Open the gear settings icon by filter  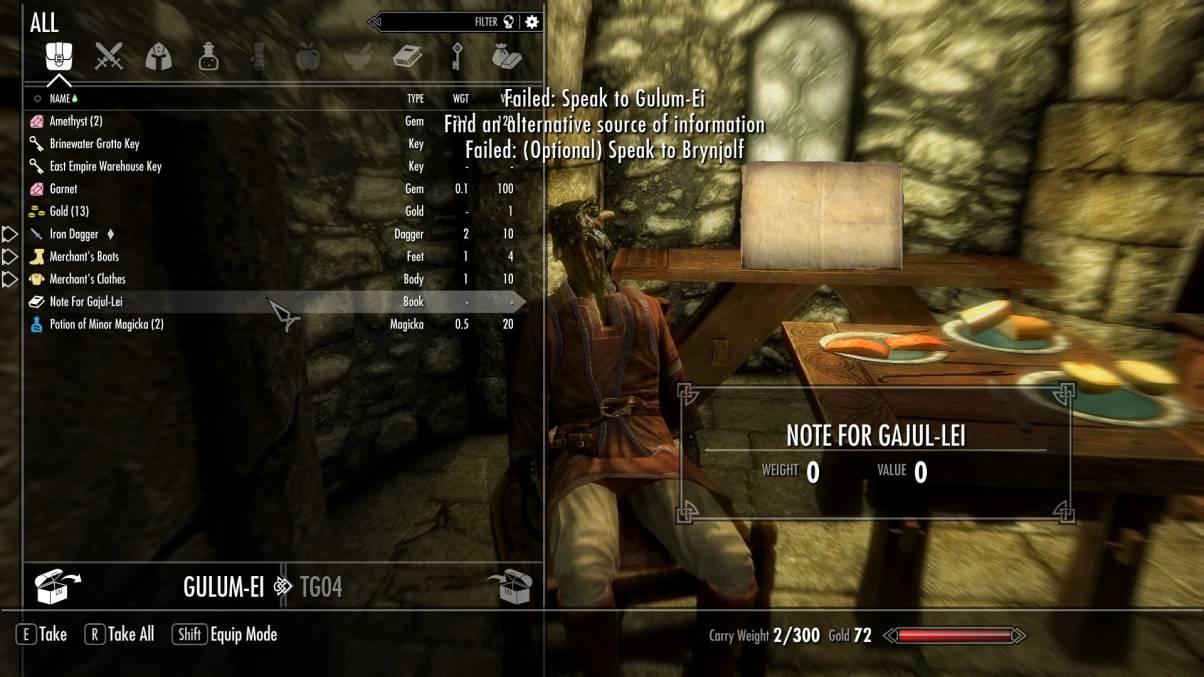click(532, 21)
